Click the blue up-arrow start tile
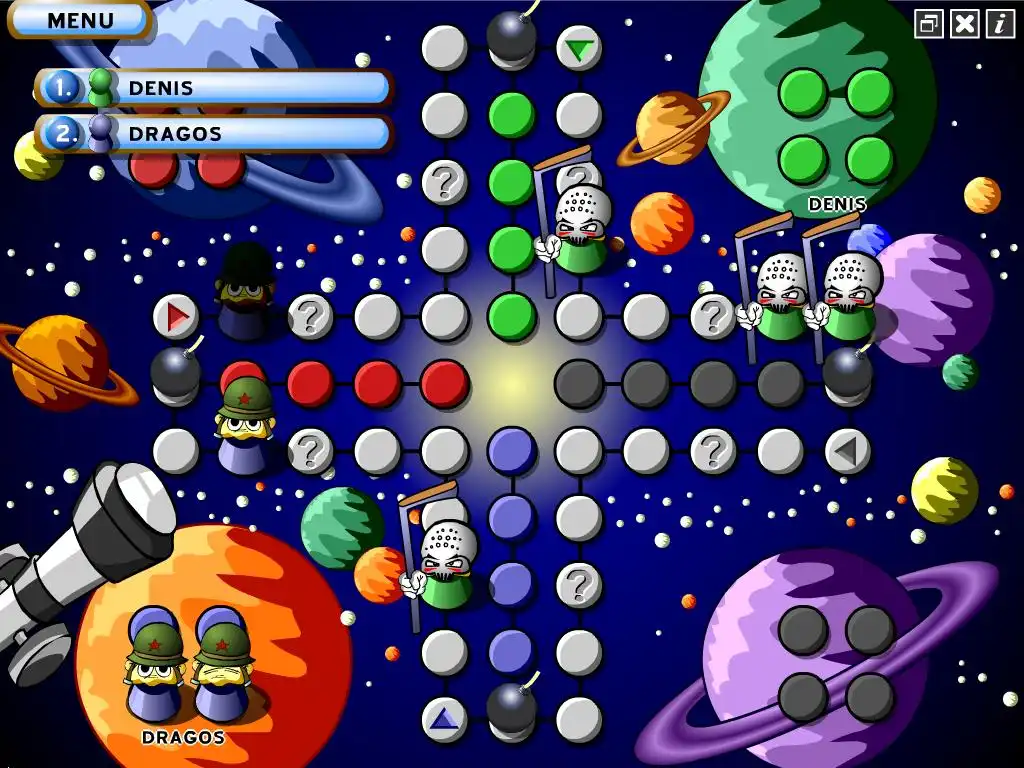The height and width of the screenshot is (768, 1024). click(444, 718)
